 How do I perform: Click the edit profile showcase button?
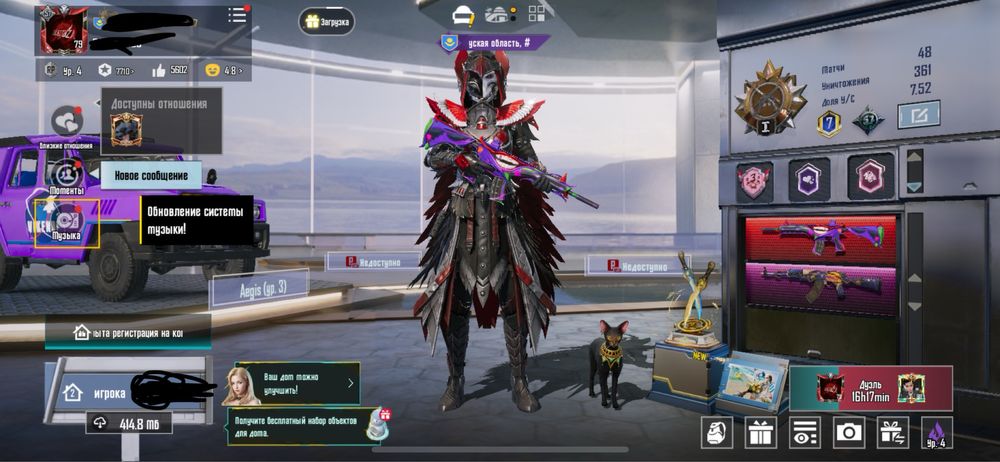918,116
